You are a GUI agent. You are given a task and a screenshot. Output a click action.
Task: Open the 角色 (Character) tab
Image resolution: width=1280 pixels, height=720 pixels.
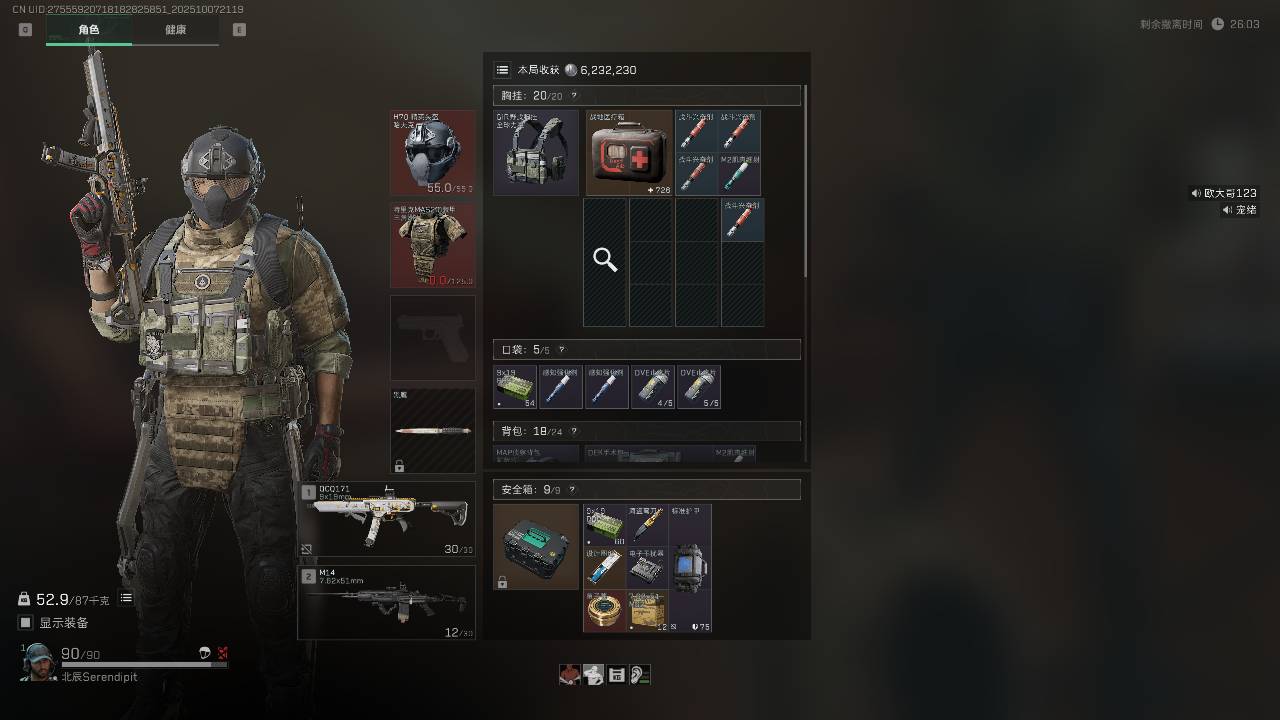click(89, 30)
